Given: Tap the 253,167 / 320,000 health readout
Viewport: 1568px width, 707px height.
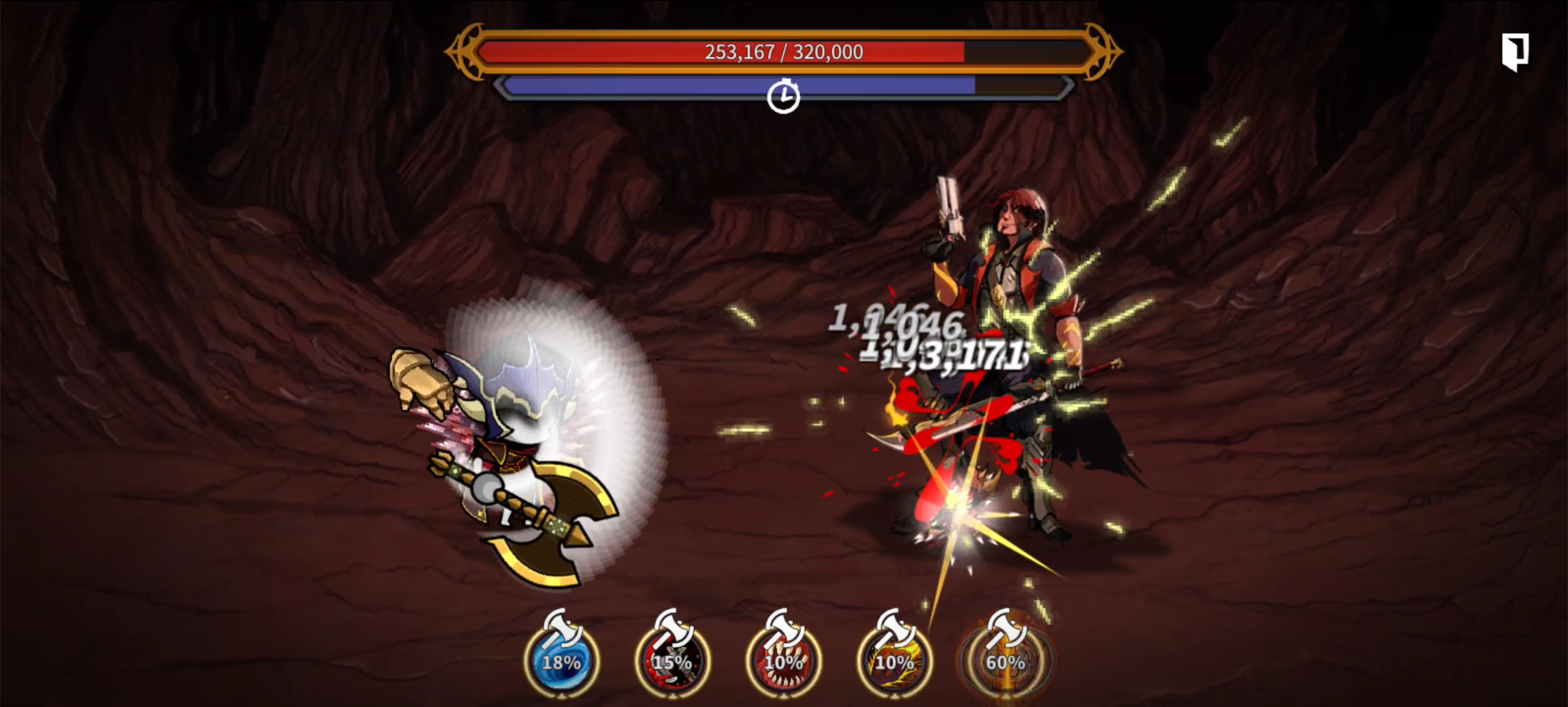Looking at the screenshot, I should tap(784, 52).
